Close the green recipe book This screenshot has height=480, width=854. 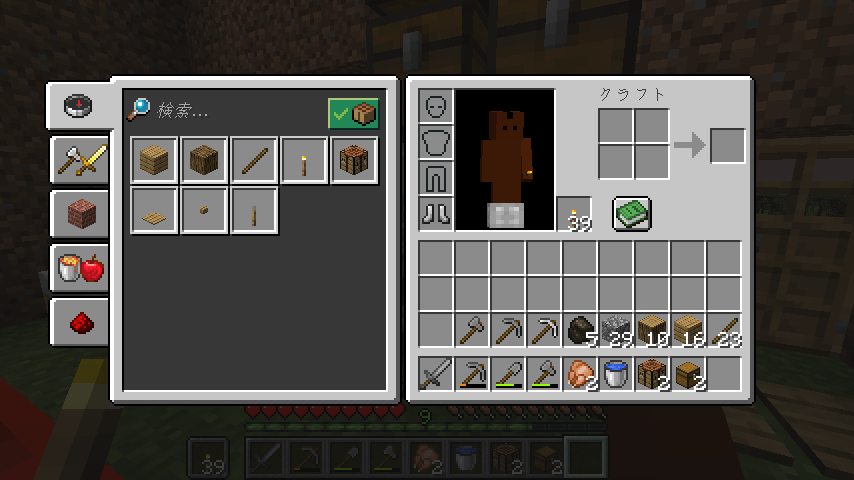click(631, 213)
